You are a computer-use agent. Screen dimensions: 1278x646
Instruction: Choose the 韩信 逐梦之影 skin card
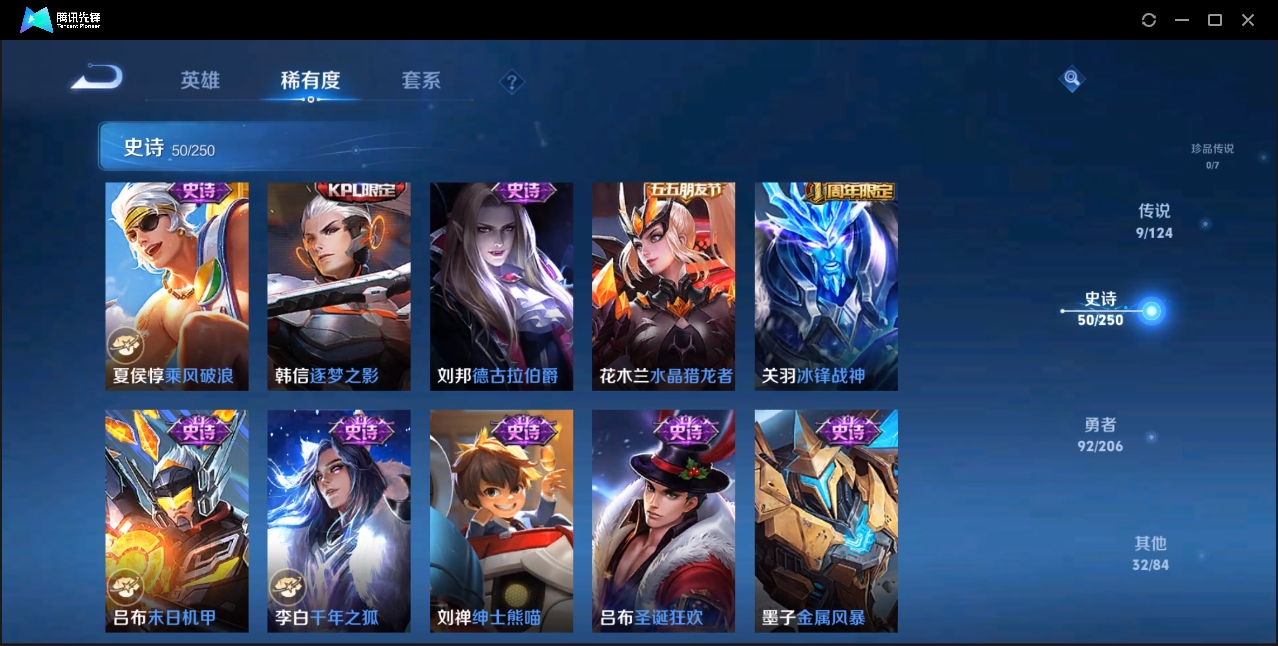(339, 286)
